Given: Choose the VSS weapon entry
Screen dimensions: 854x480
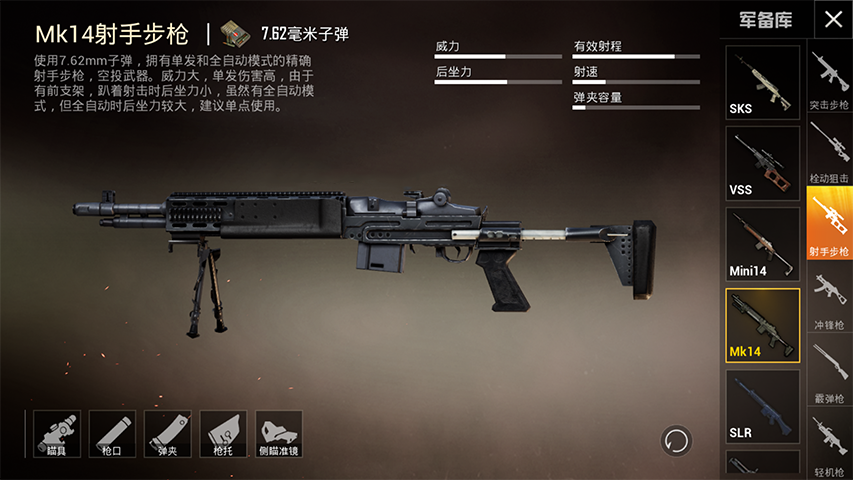Looking at the screenshot, I should point(762,163).
